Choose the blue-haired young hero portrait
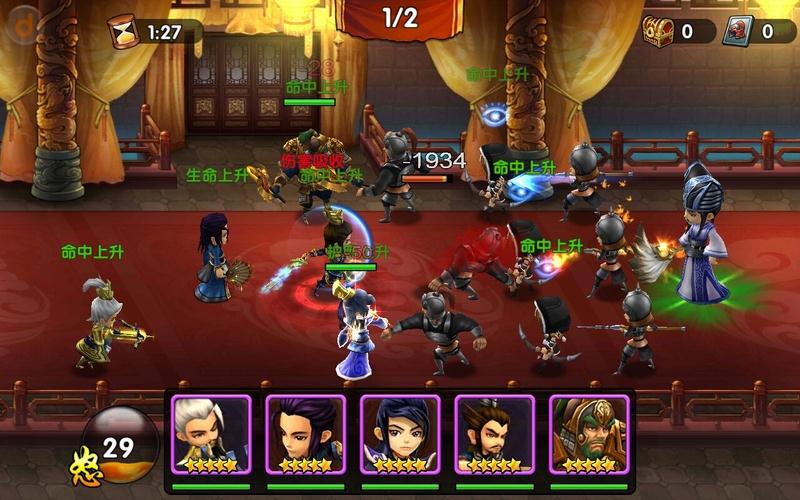Screen dimensions: 800x500 pos(400,434)
